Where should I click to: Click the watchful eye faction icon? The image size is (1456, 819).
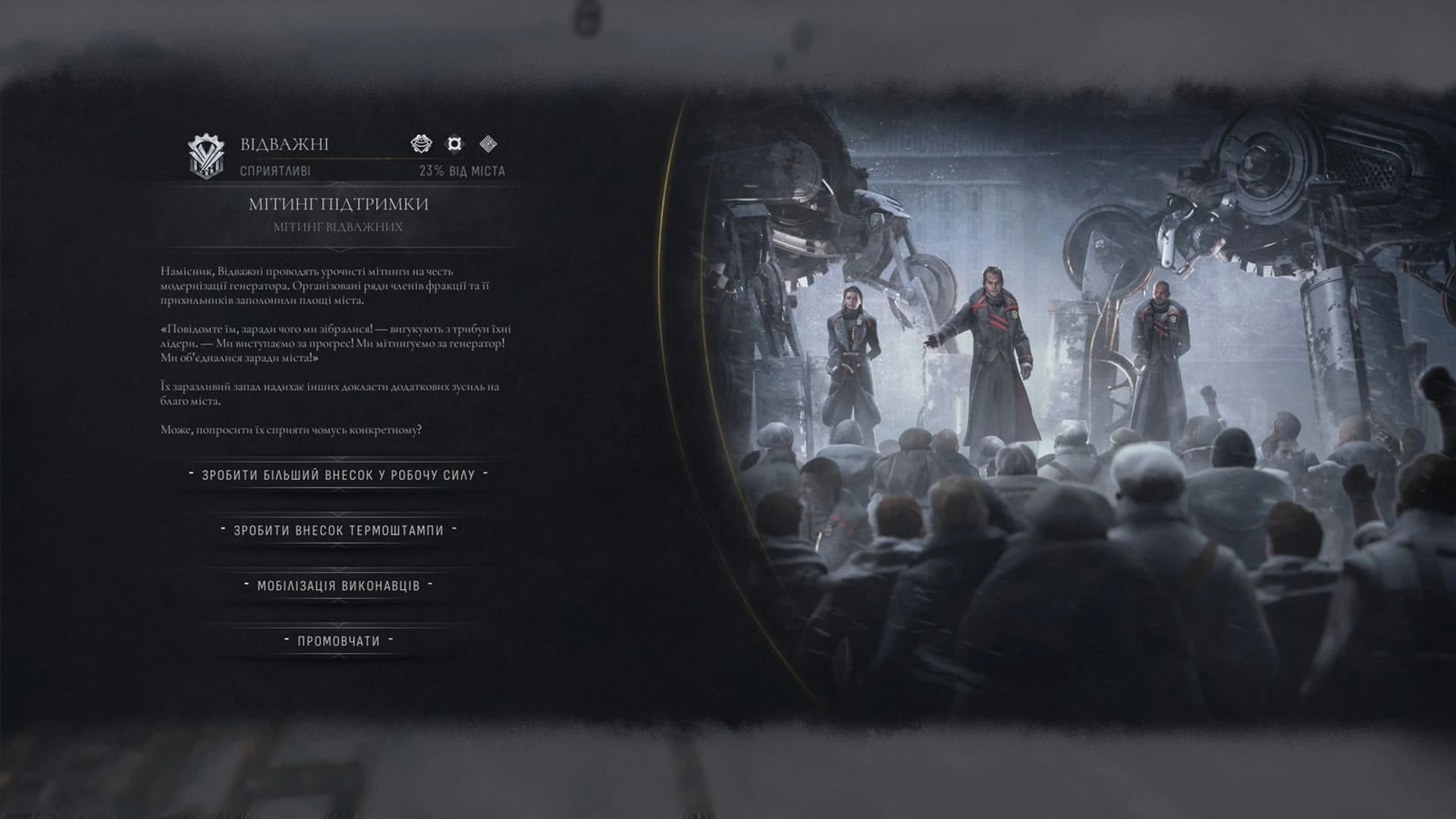(422, 142)
